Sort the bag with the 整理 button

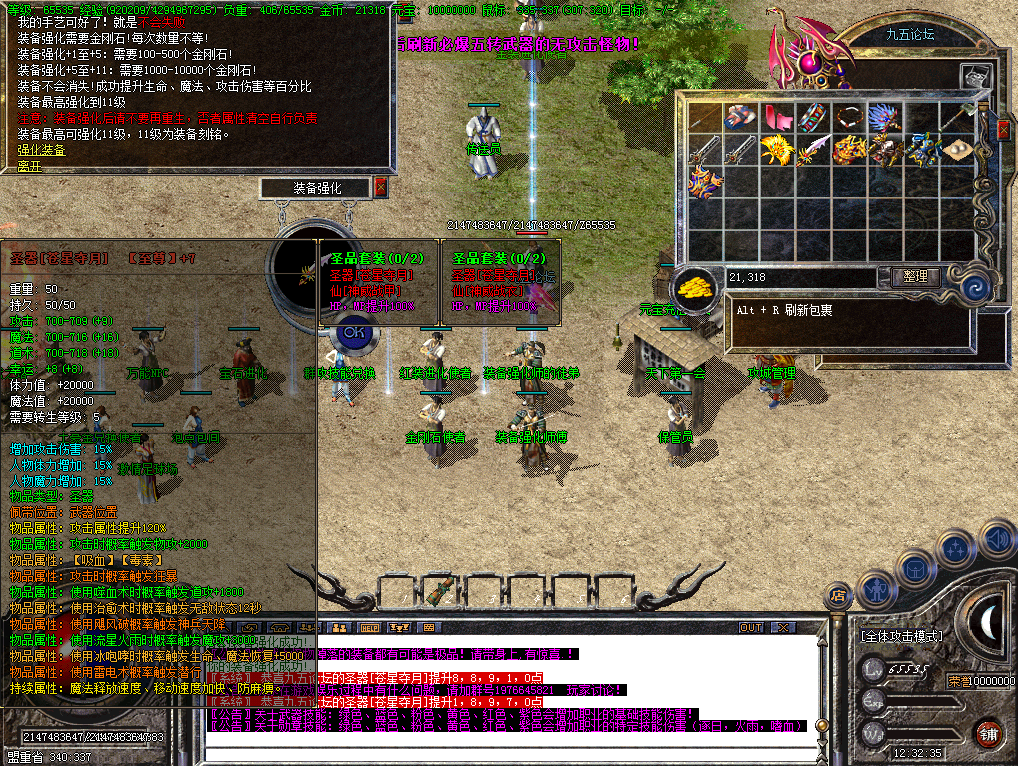pos(914,277)
